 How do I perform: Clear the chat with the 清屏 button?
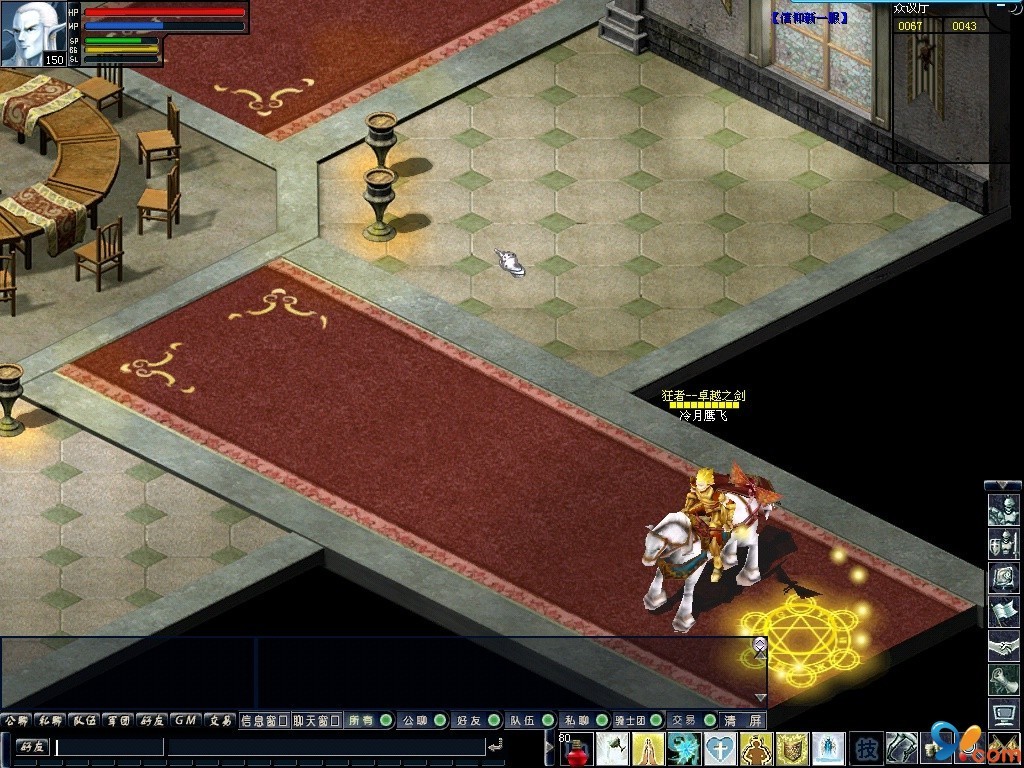click(743, 720)
